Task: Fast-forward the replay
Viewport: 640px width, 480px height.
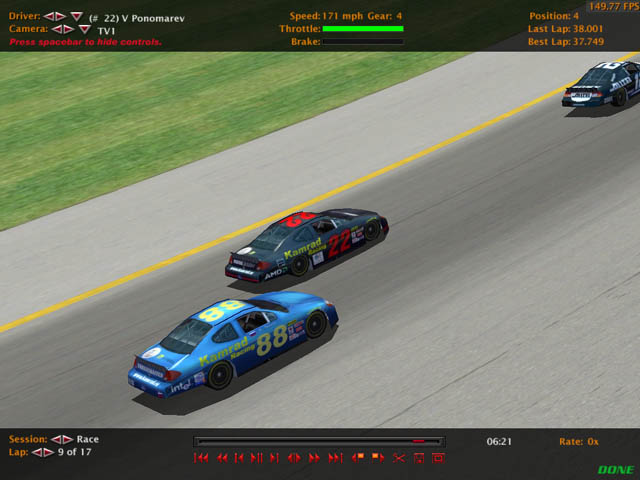Action: coord(314,458)
